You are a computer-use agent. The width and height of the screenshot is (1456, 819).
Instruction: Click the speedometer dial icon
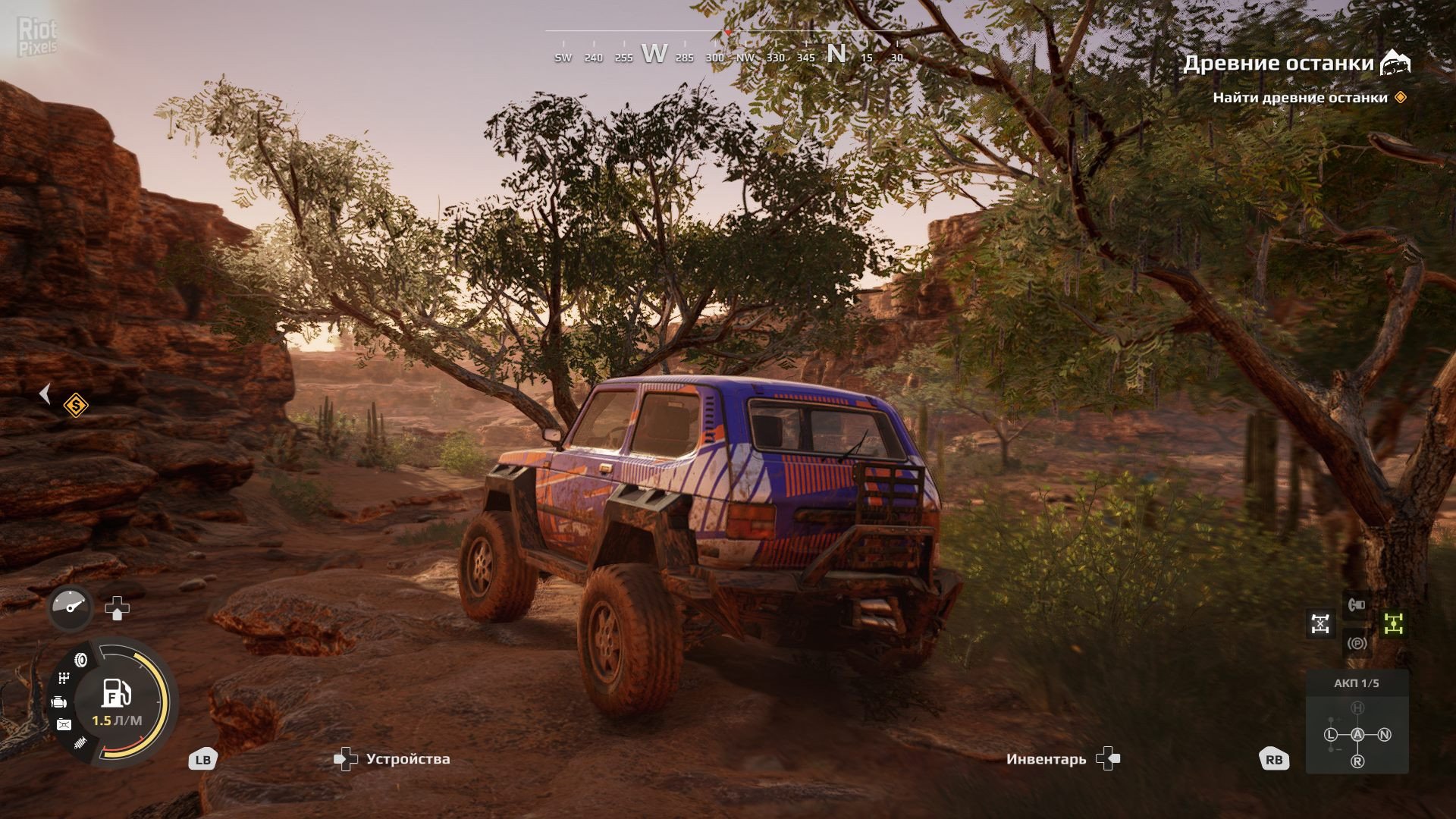tap(71, 607)
